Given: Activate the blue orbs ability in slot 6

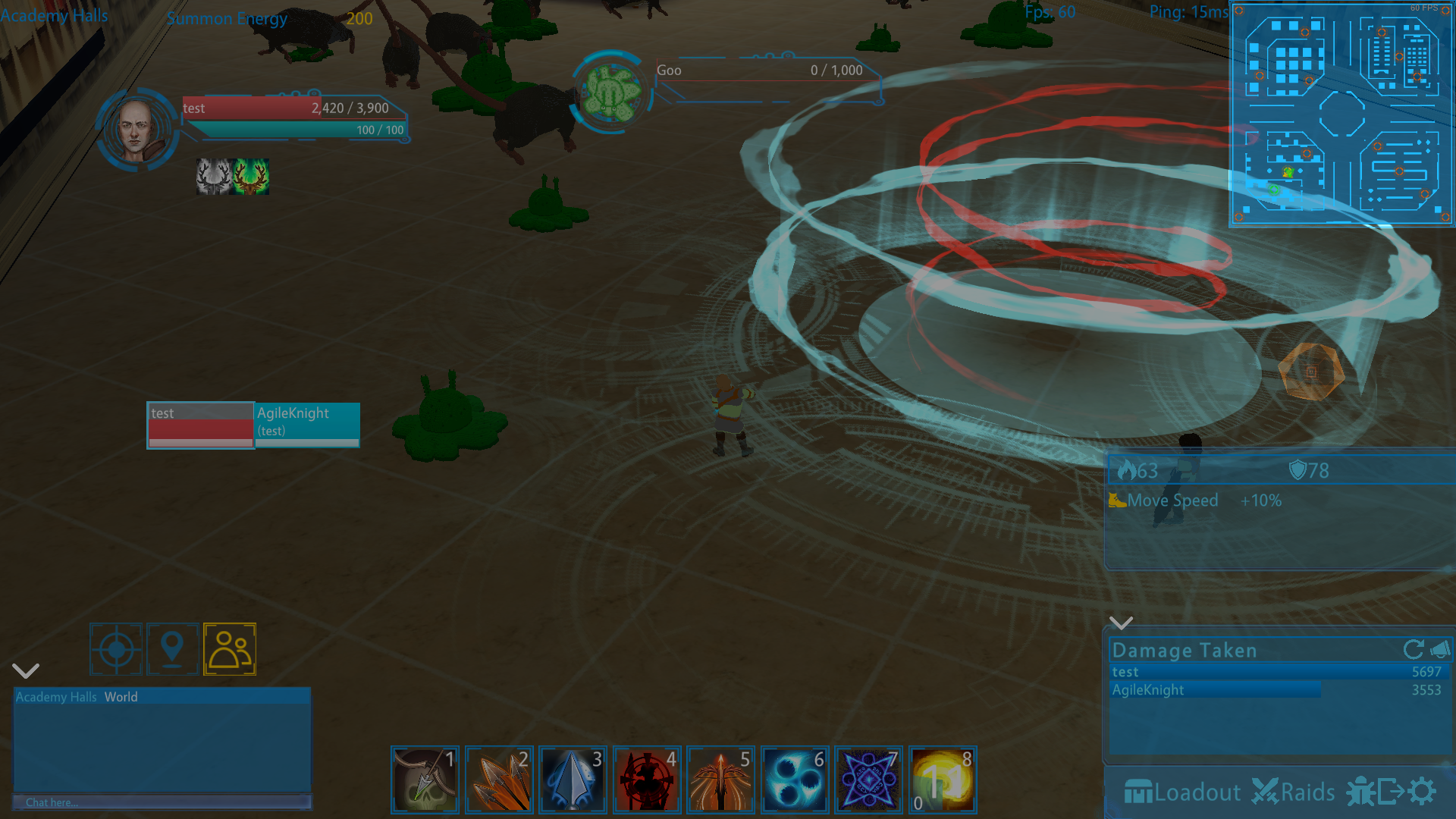Looking at the screenshot, I should pyautogui.click(x=794, y=780).
